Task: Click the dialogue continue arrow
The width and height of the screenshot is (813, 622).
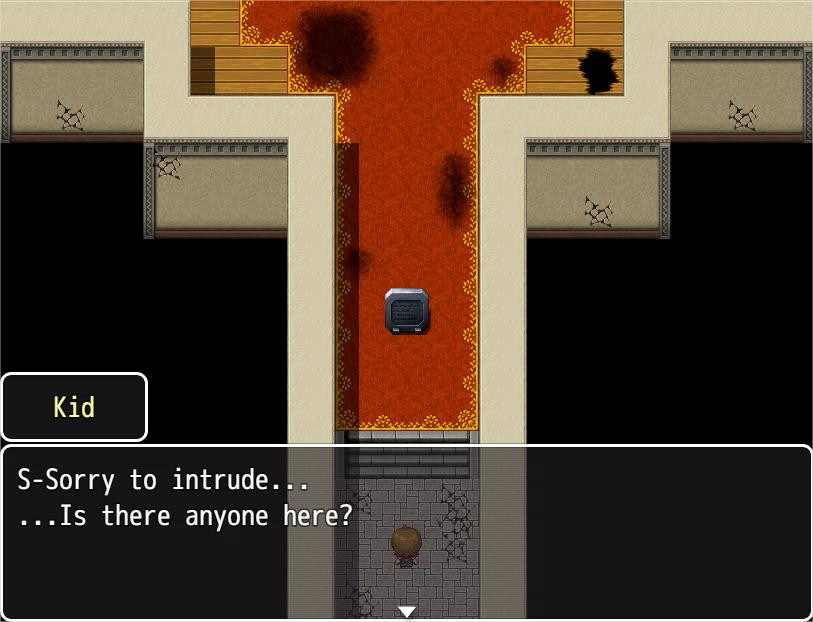Action: 406,611
